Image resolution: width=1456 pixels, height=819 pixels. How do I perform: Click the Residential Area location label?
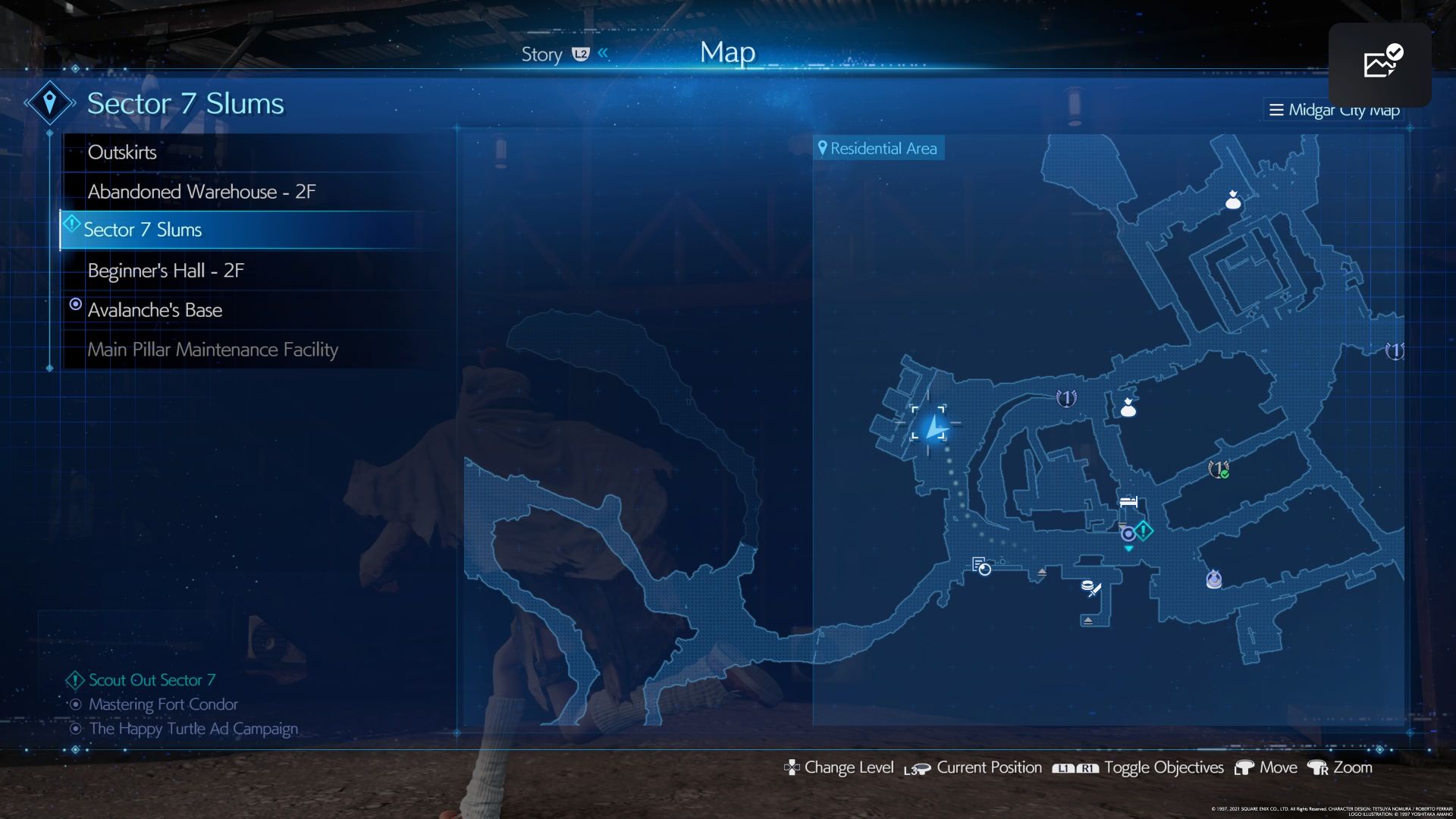point(878,149)
